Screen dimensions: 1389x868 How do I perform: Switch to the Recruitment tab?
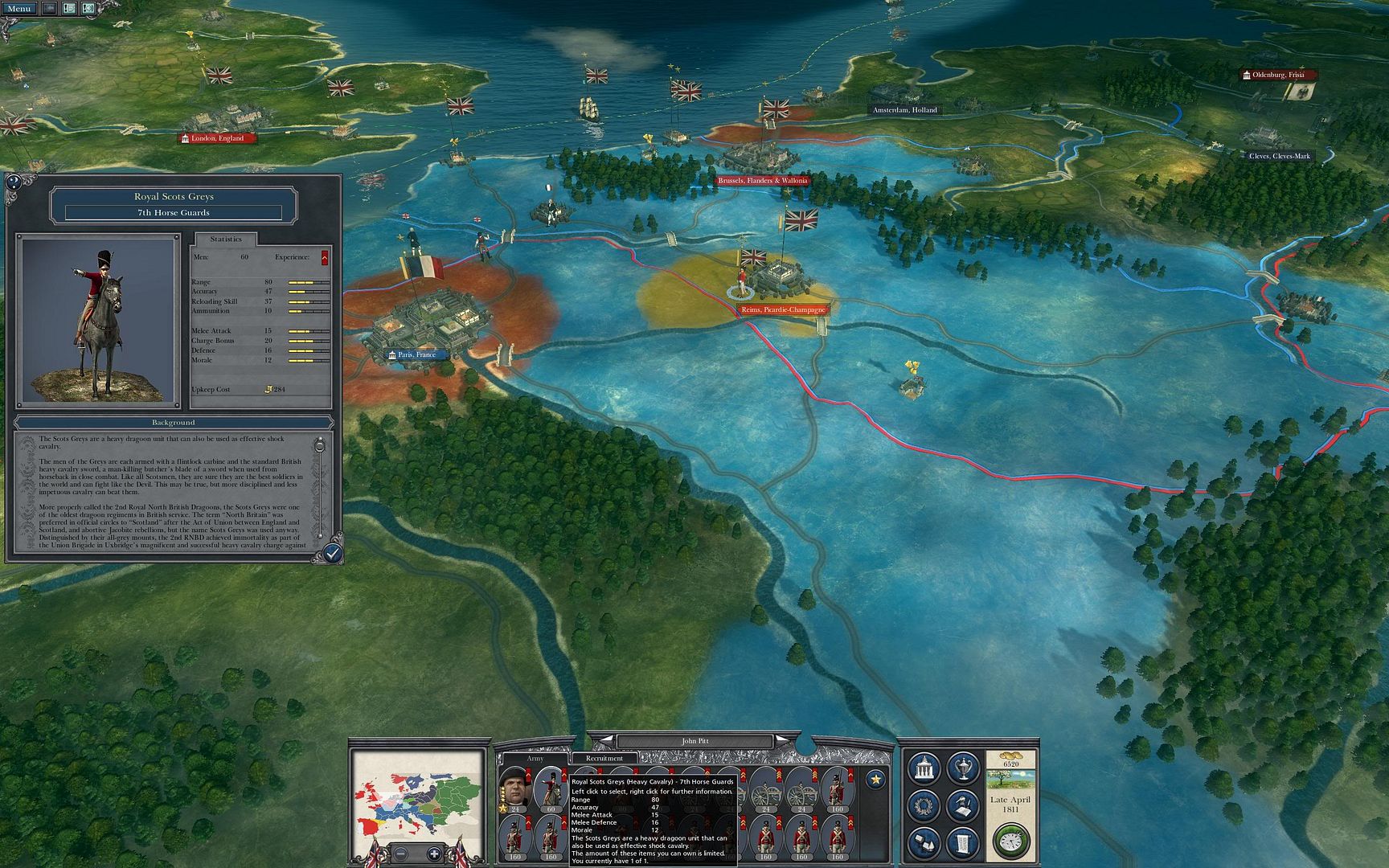coord(604,758)
